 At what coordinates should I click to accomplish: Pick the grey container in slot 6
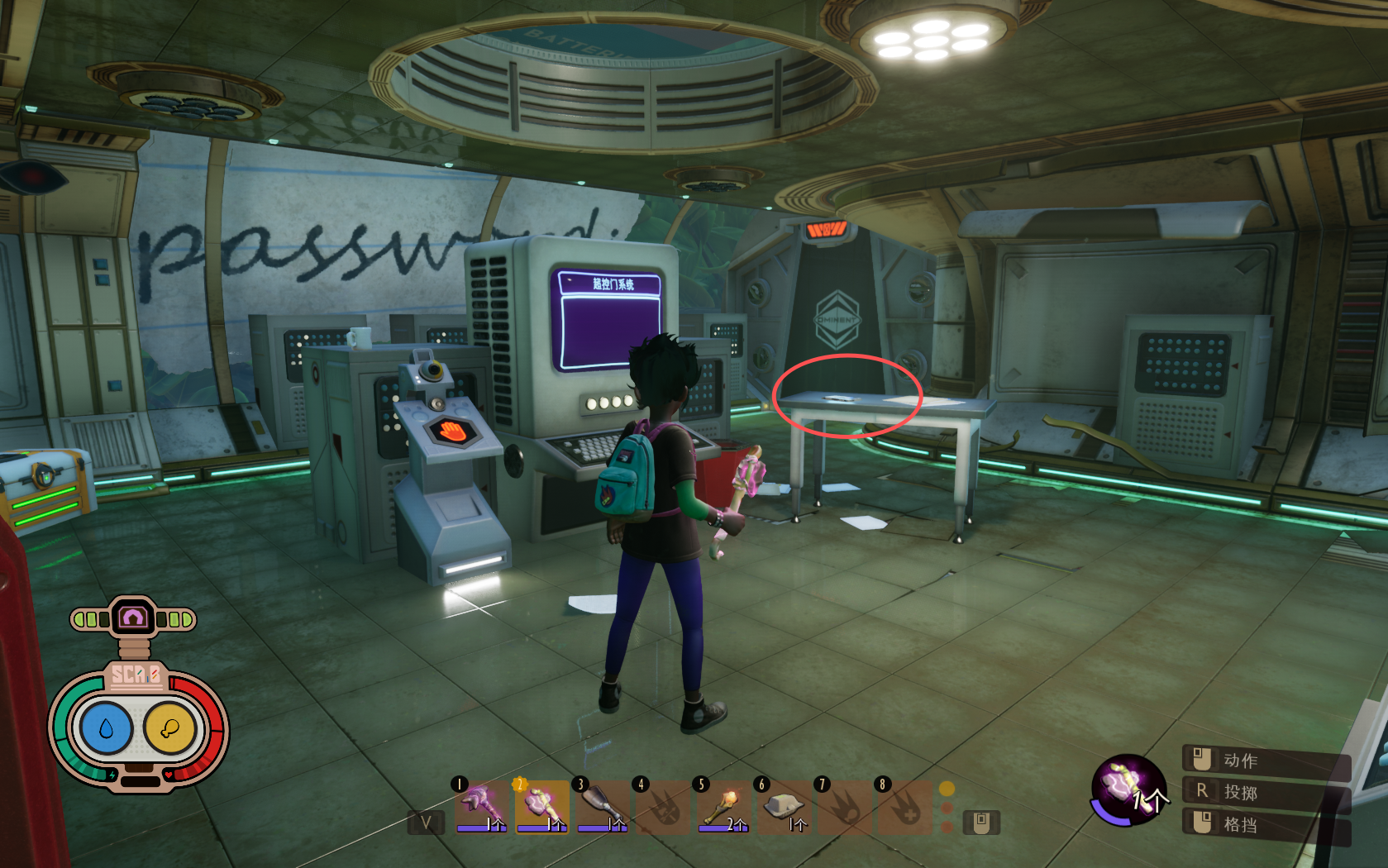[x=784, y=805]
